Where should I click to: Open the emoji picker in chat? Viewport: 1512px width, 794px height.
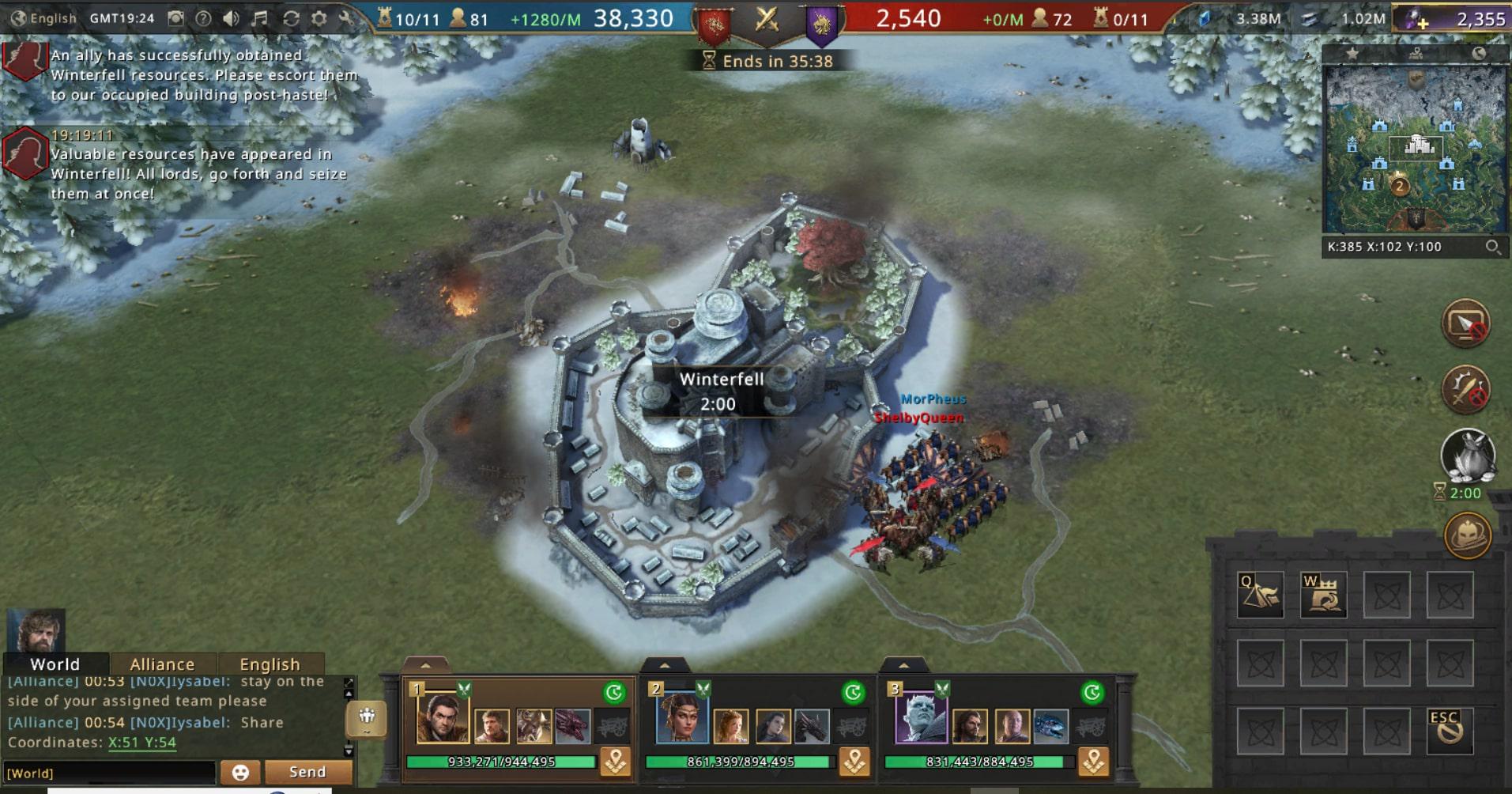[x=240, y=772]
